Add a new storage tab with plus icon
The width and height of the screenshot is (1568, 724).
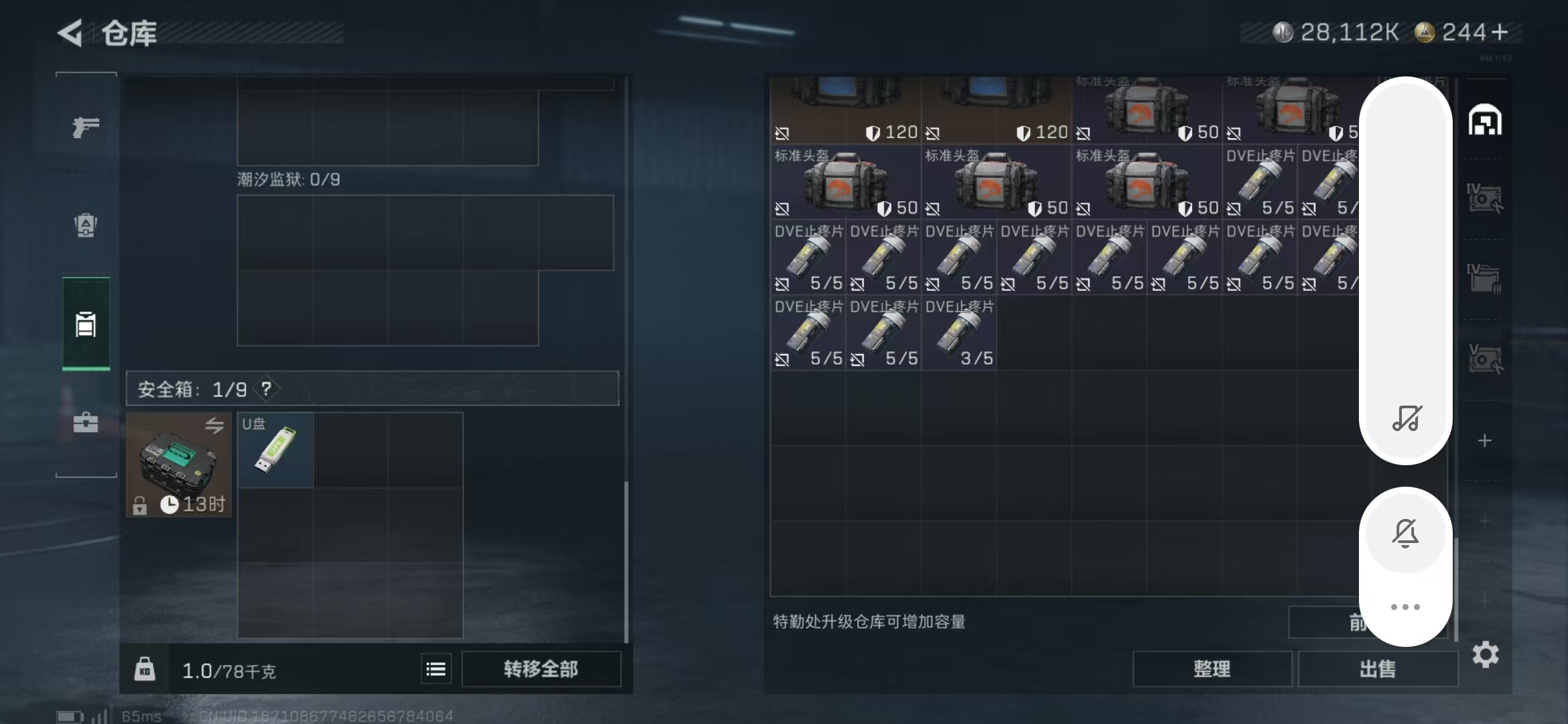click(1485, 440)
